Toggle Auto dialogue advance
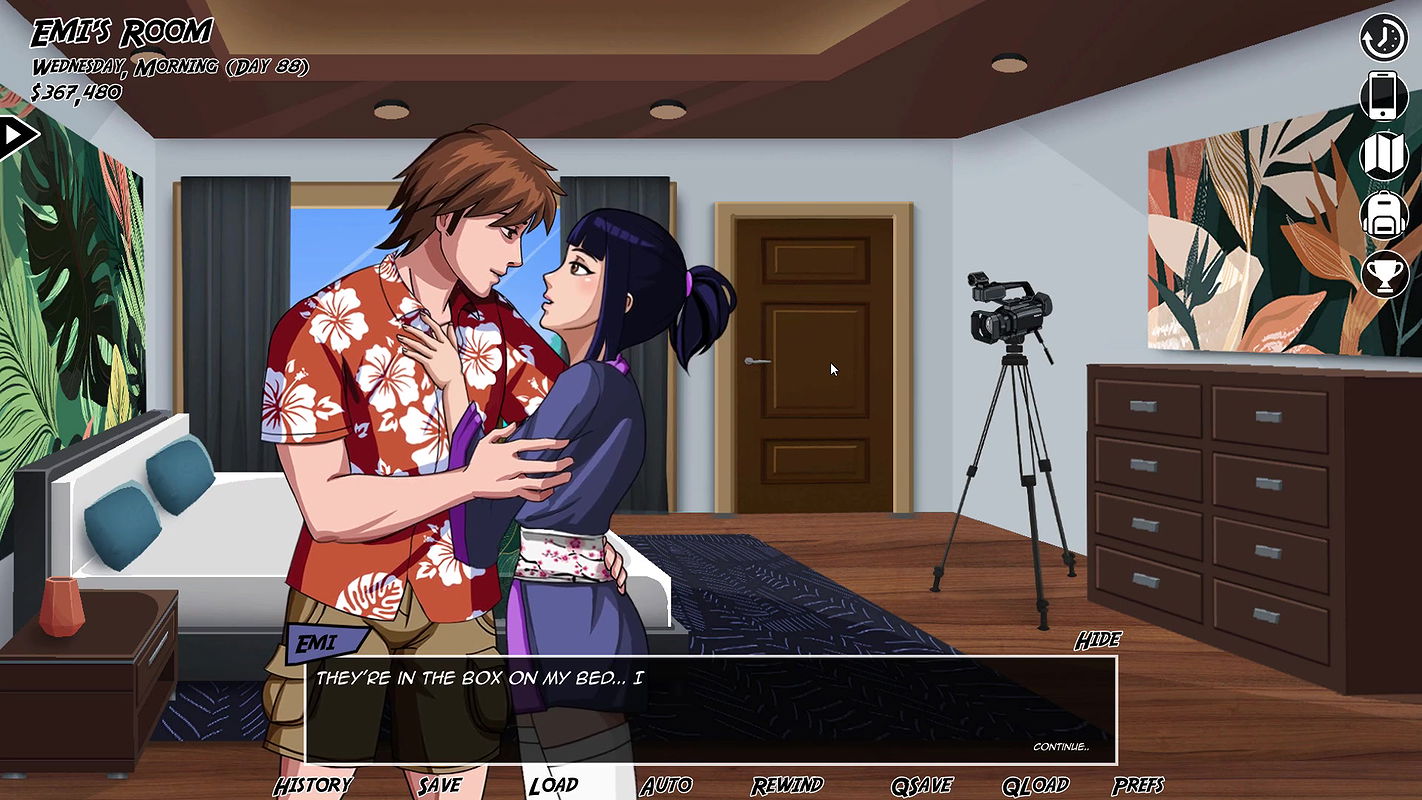The image size is (1422, 800). click(665, 785)
